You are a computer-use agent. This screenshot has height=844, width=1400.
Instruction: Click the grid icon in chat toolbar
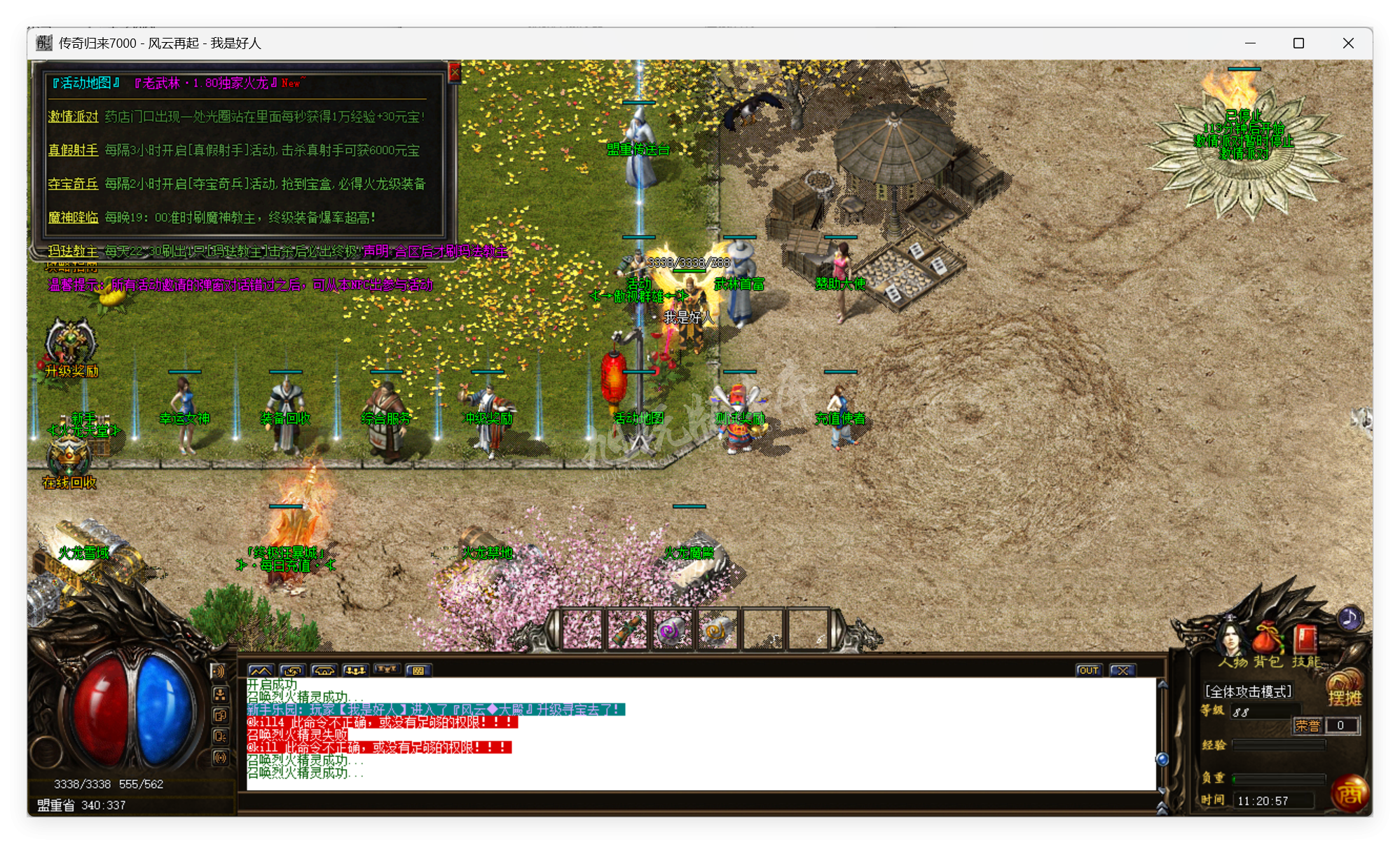click(x=418, y=670)
